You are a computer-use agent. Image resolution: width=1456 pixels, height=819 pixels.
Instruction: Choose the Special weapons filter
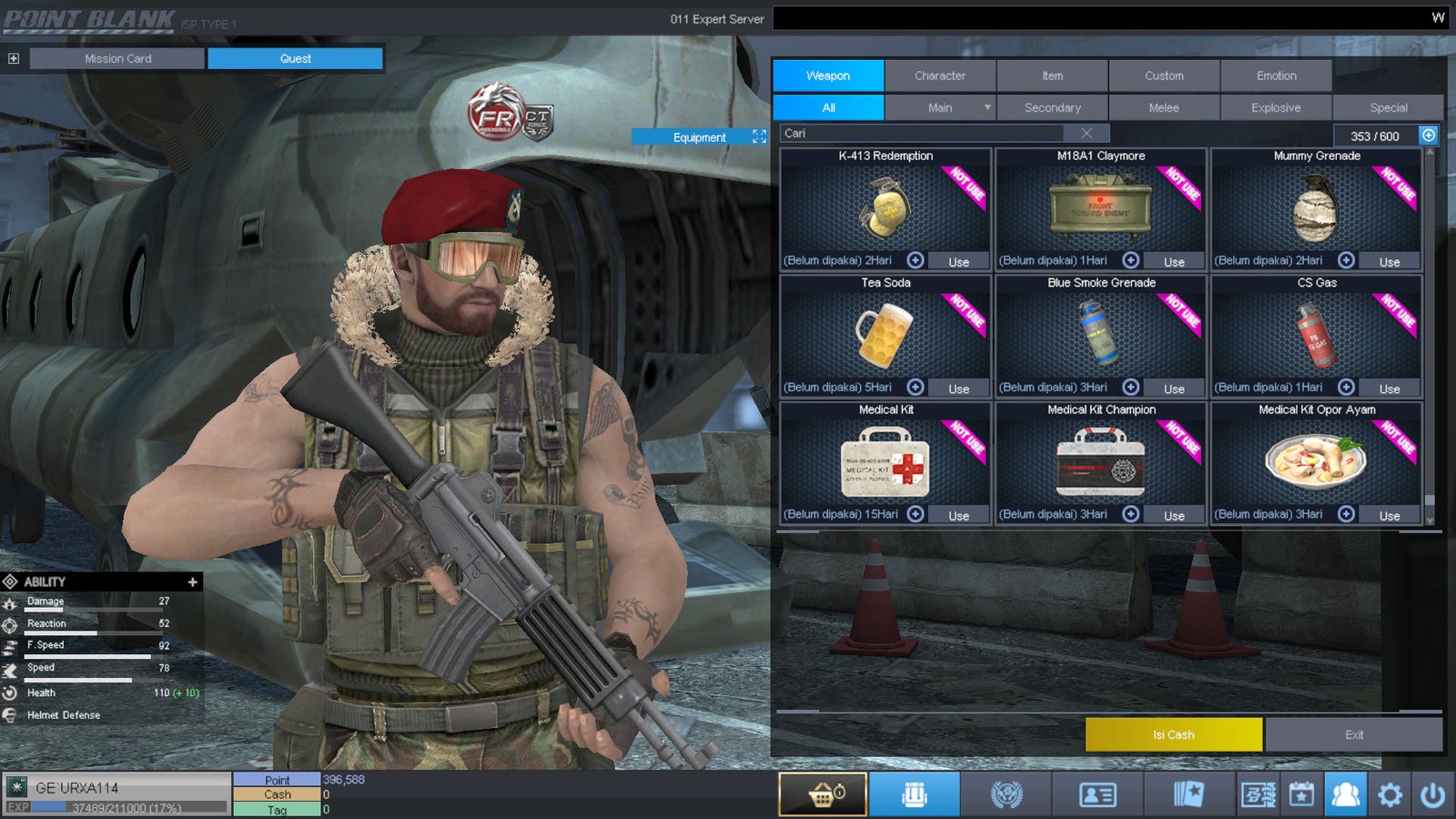coord(1388,108)
